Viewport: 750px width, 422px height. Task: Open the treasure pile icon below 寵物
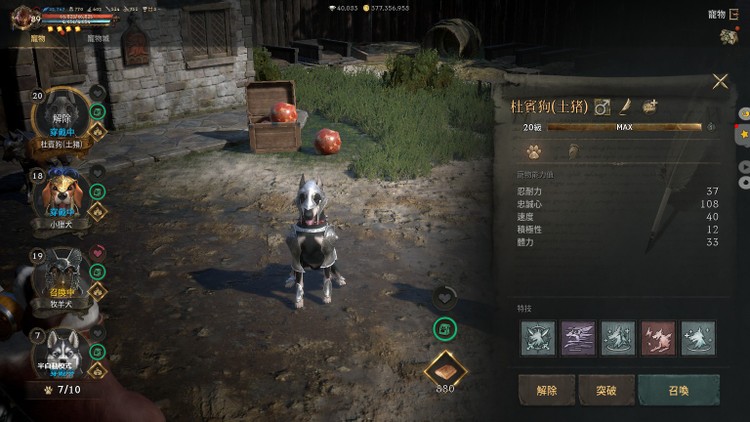click(728, 36)
